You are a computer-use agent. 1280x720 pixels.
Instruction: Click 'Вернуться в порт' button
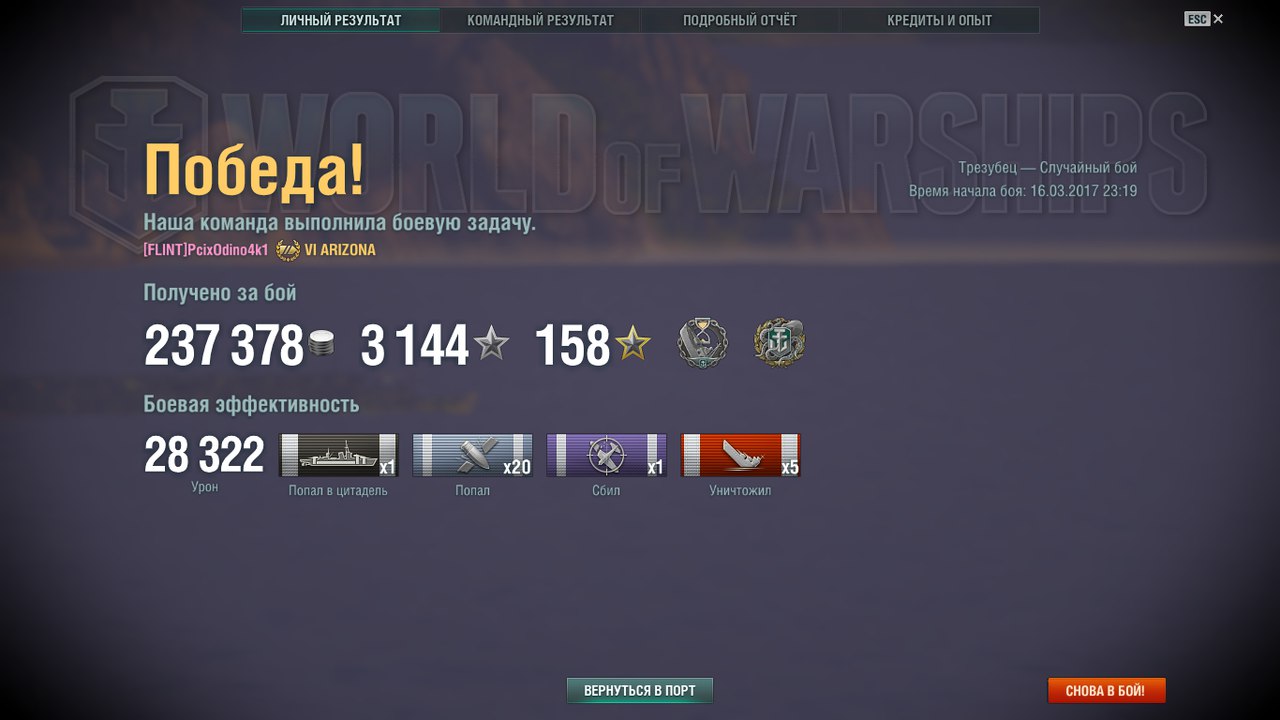pyautogui.click(x=639, y=689)
